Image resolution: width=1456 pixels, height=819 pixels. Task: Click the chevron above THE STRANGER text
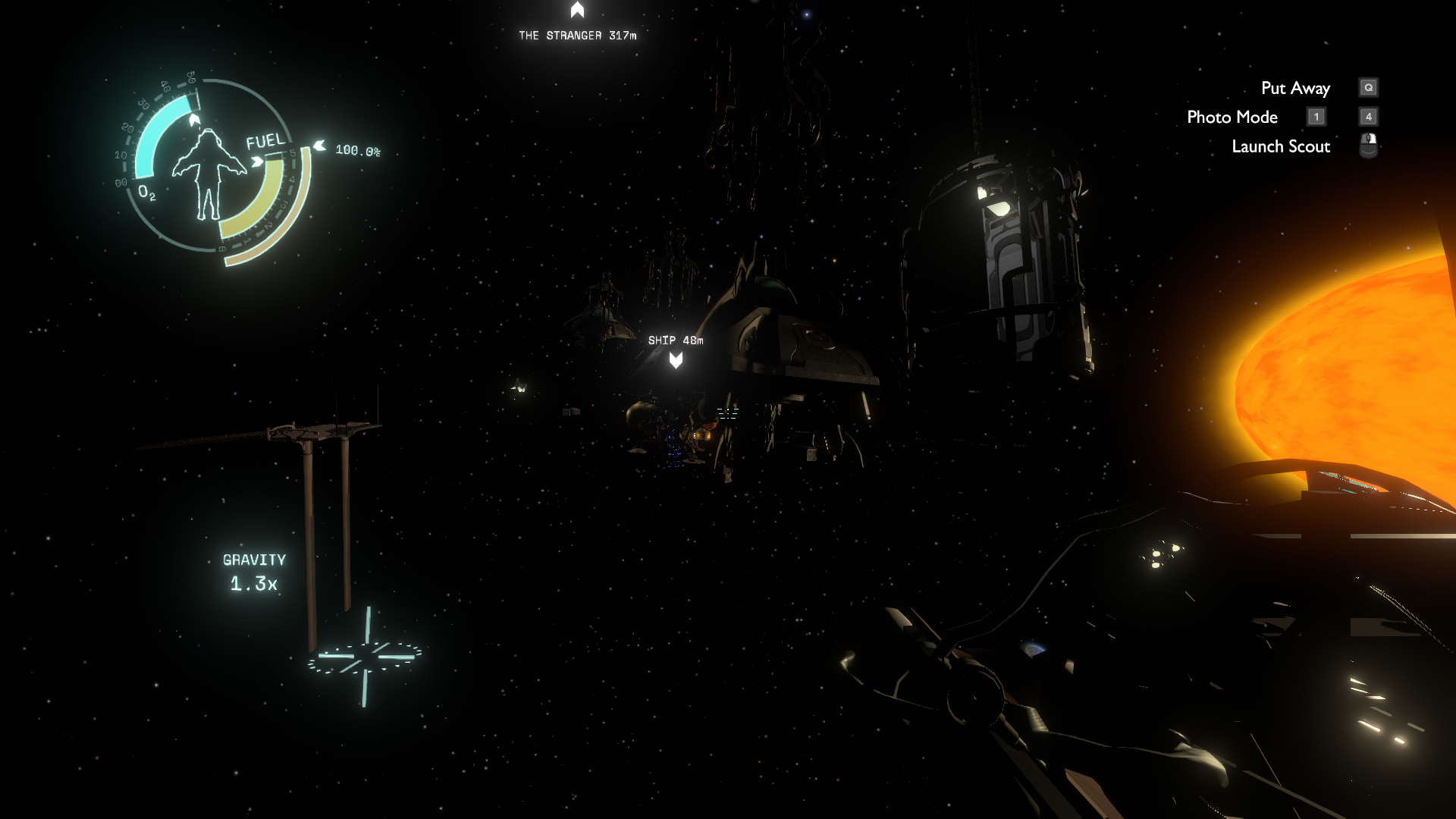click(576, 10)
